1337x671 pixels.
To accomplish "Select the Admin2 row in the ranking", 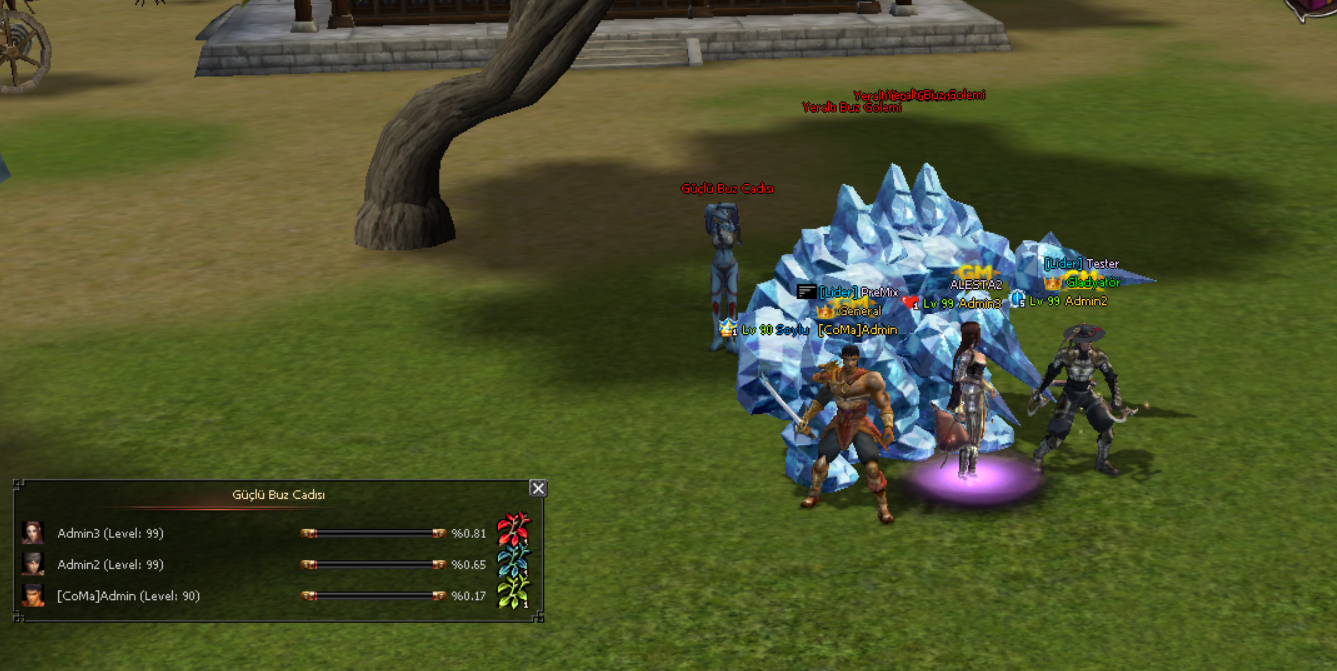I will 107,565.
